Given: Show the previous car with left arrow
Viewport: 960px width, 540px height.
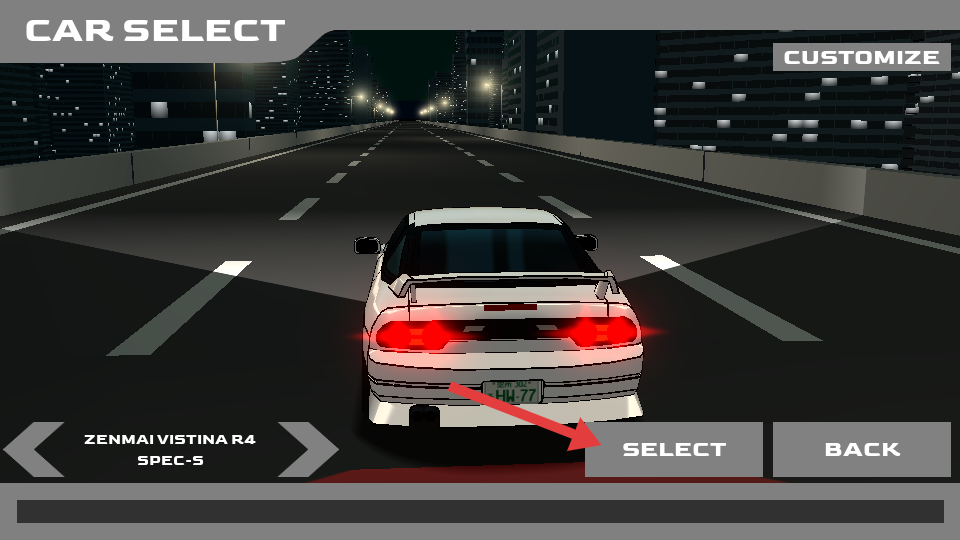Looking at the screenshot, I should click(x=35, y=449).
